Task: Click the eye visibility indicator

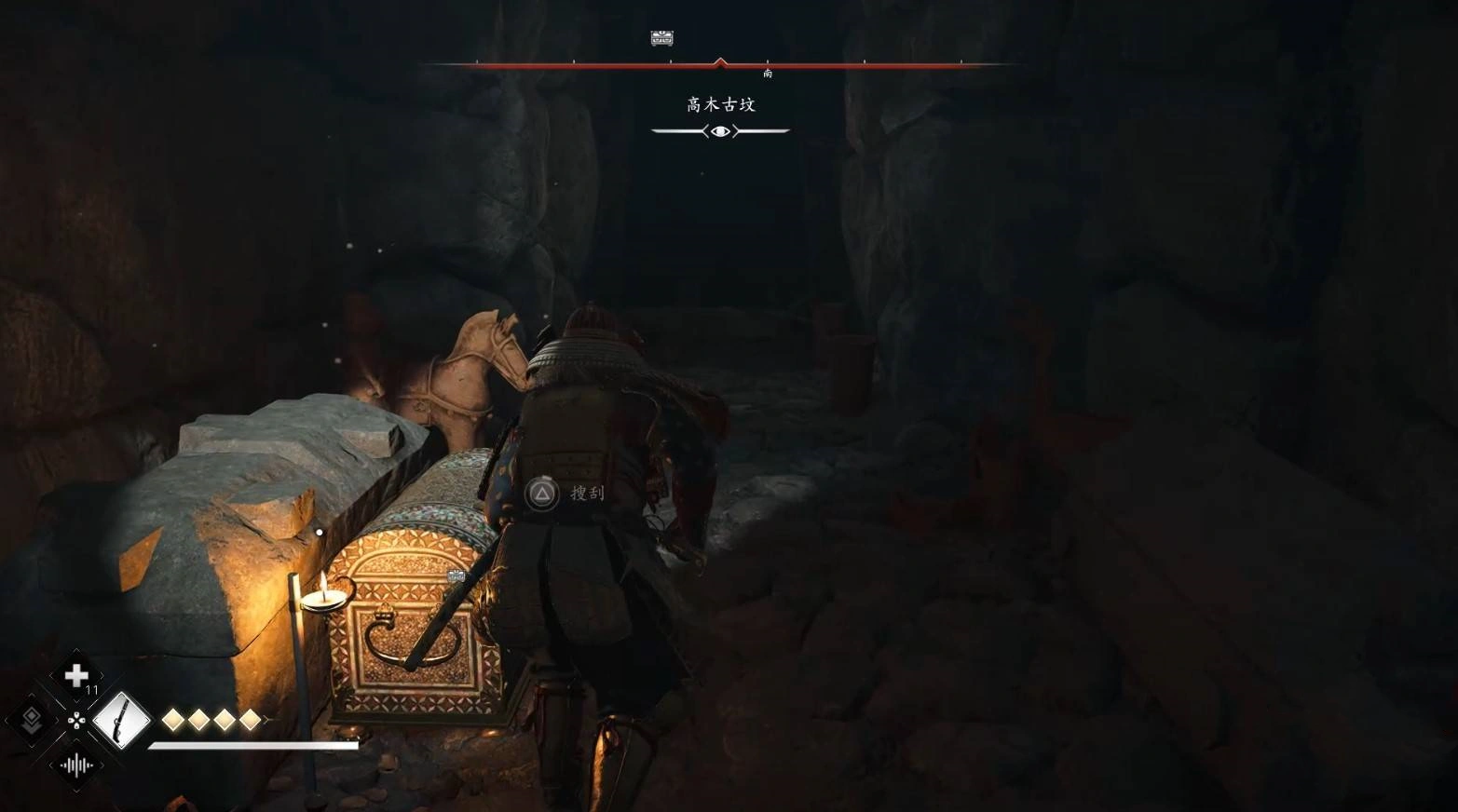Action: click(x=720, y=131)
